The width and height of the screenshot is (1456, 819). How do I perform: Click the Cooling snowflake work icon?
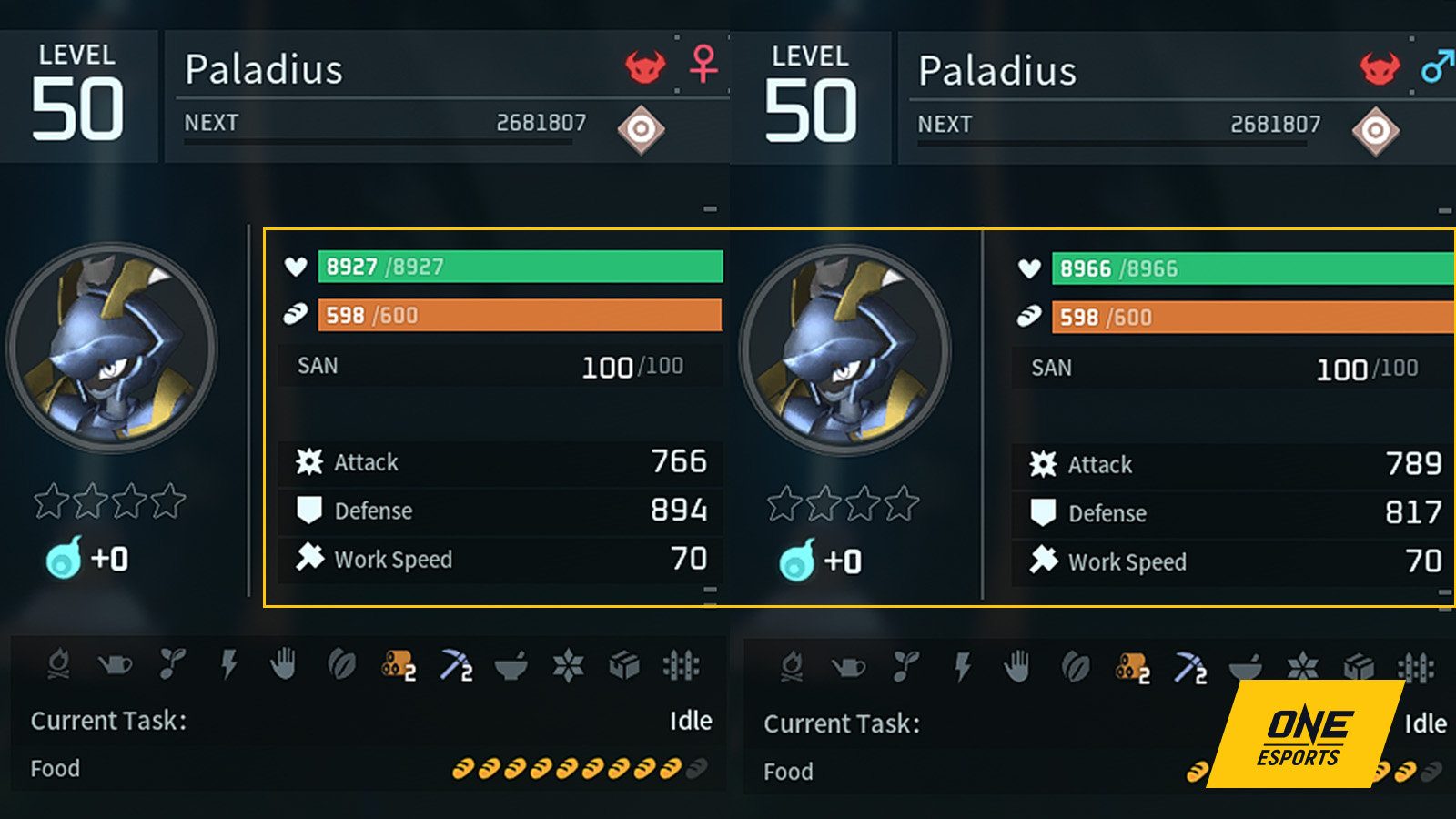click(x=569, y=664)
